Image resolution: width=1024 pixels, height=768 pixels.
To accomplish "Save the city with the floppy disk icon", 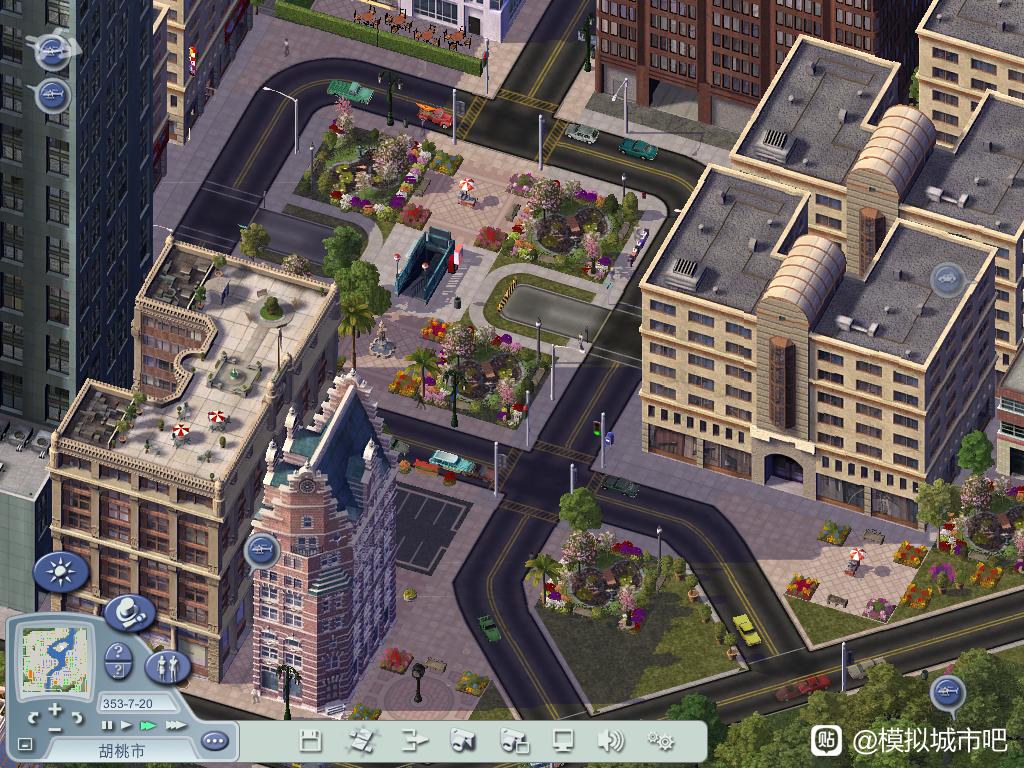I will [311, 741].
